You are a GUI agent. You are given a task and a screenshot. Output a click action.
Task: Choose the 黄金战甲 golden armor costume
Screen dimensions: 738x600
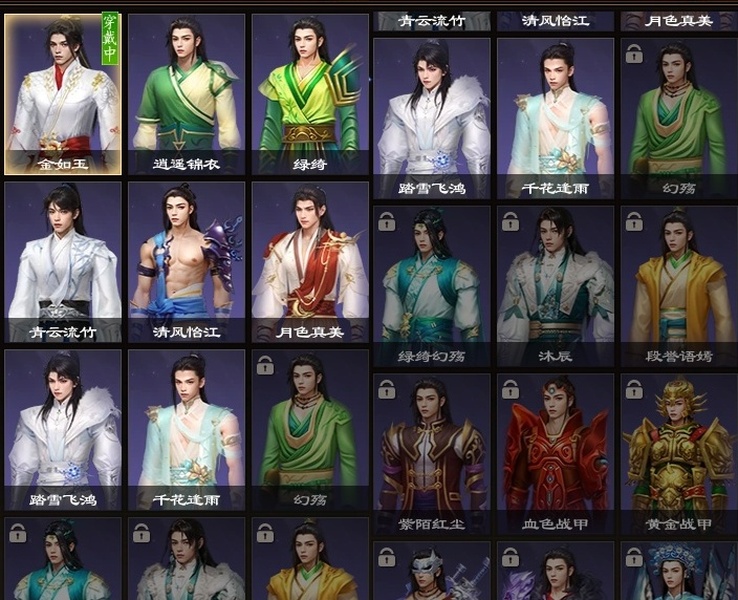(678, 454)
